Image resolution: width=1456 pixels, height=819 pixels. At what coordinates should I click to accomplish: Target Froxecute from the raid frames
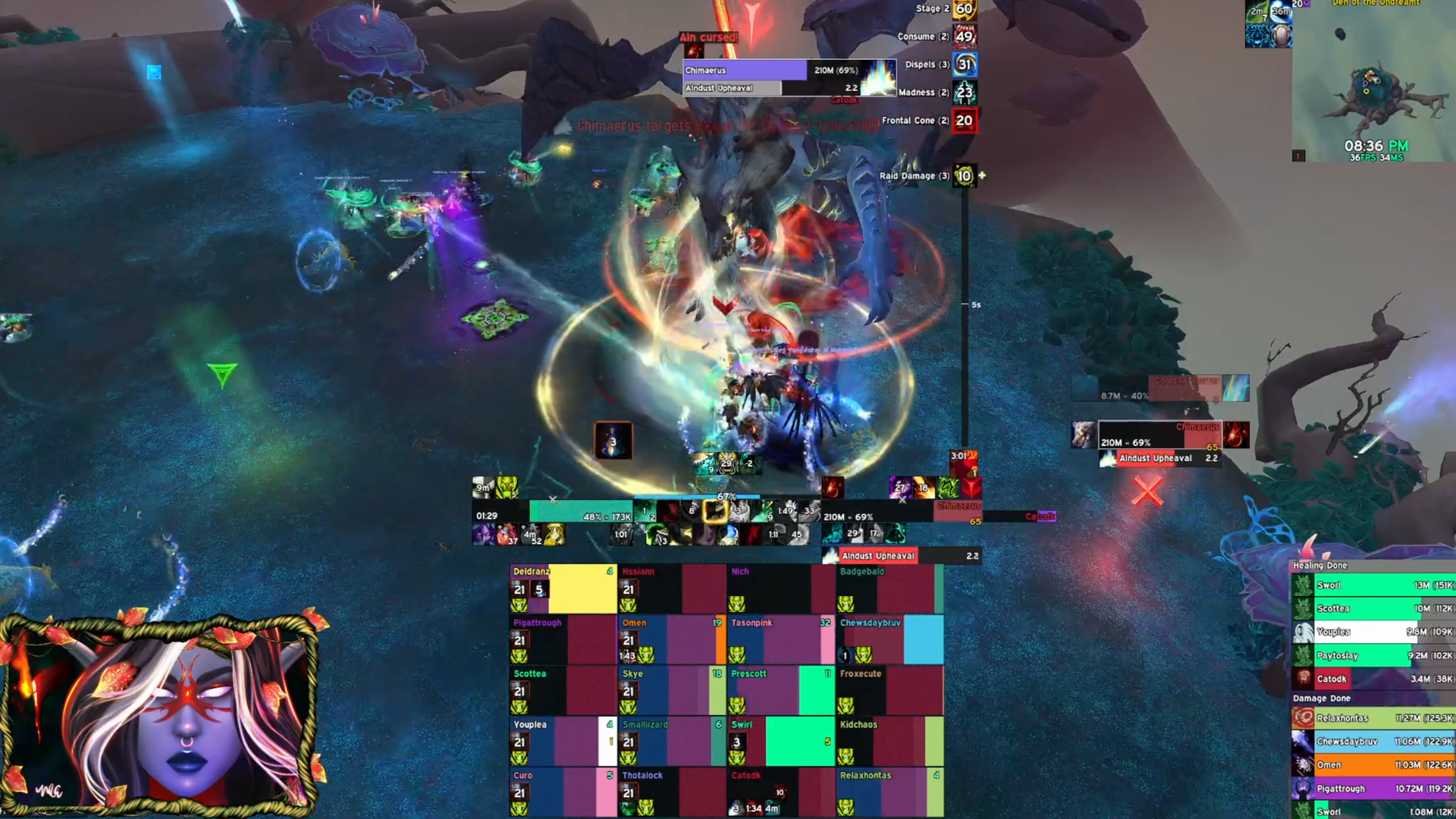coord(890,690)
